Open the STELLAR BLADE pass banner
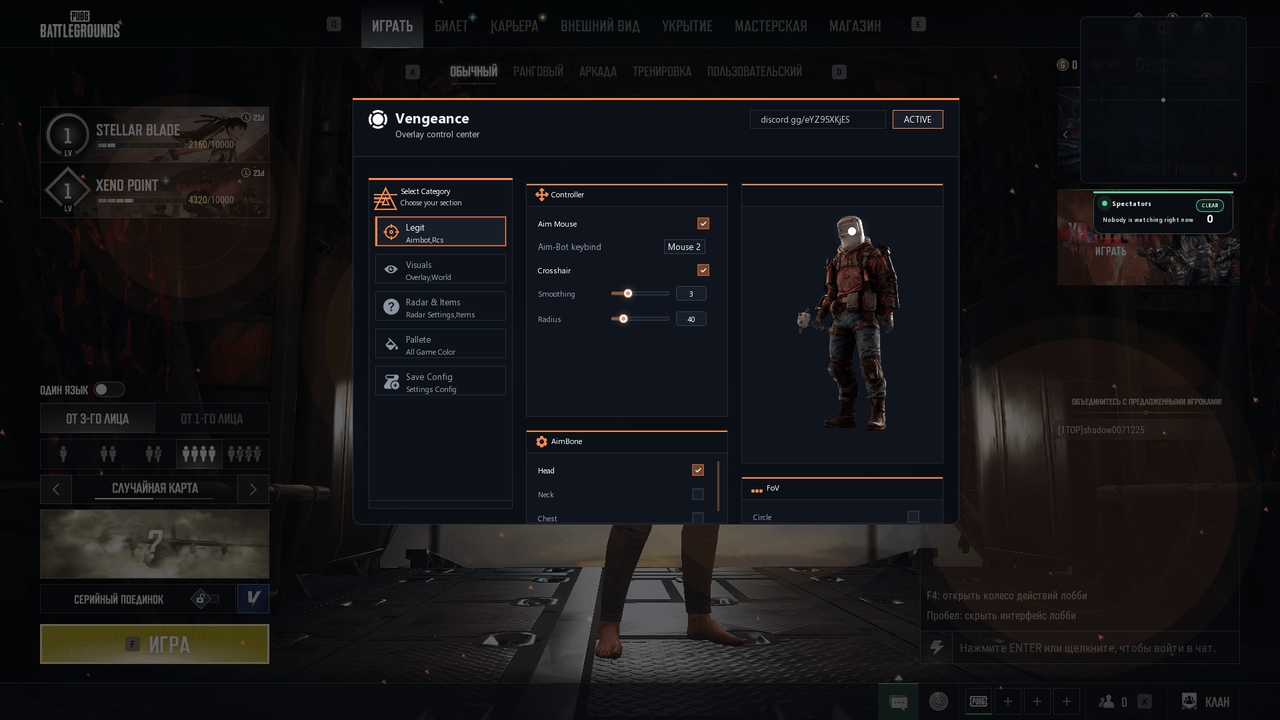 point(155,135)
